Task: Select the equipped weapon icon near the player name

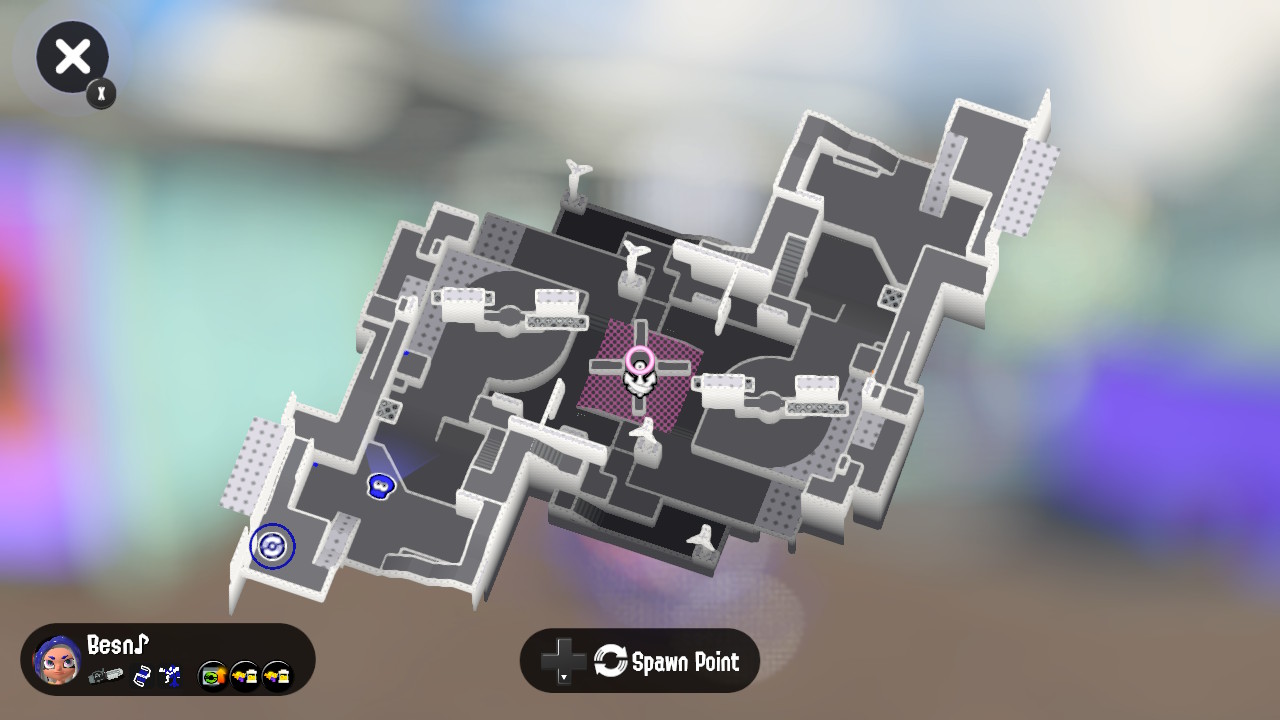Action: pos(108,677)
